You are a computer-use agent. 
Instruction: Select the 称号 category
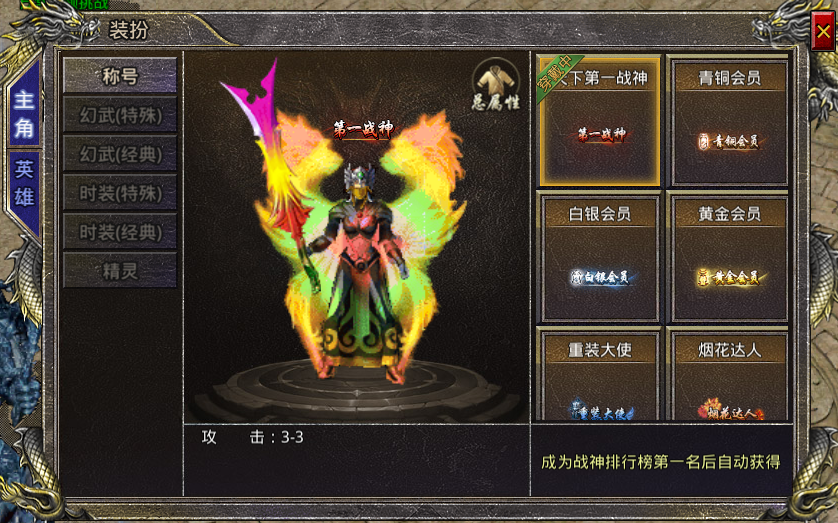[120, 76]
